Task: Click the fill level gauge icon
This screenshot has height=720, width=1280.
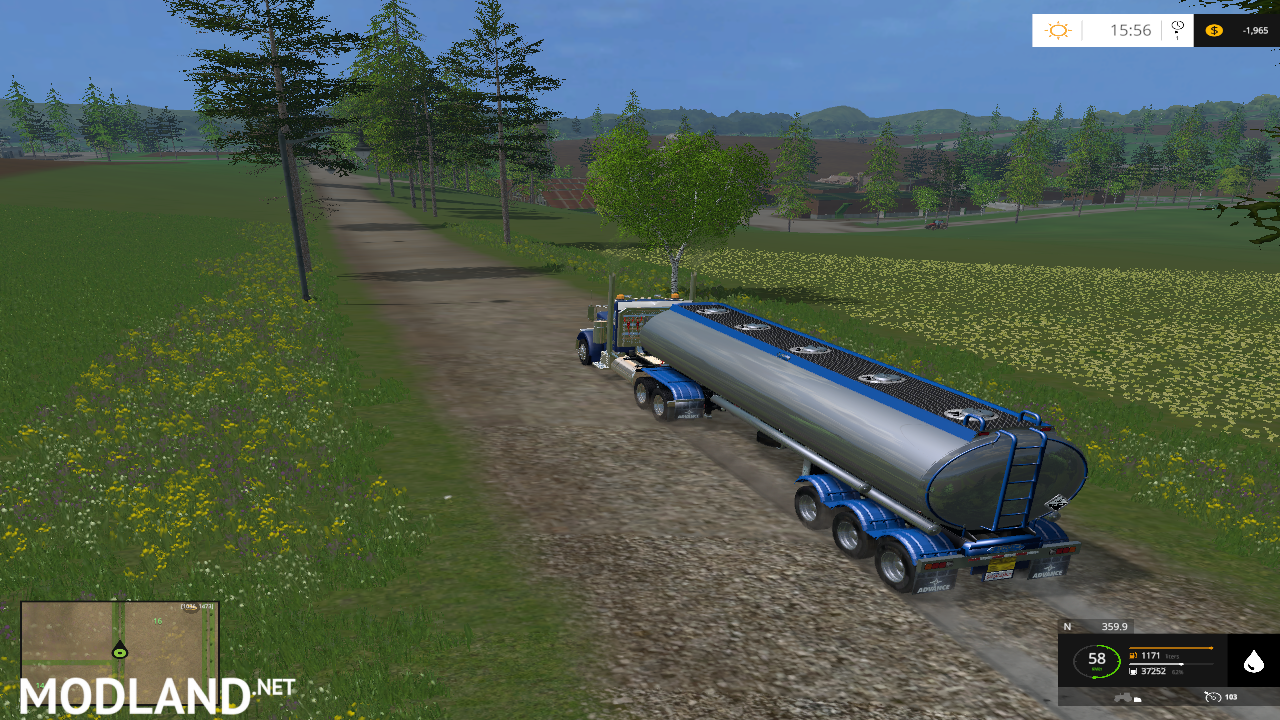Action: pos(1133,671)
